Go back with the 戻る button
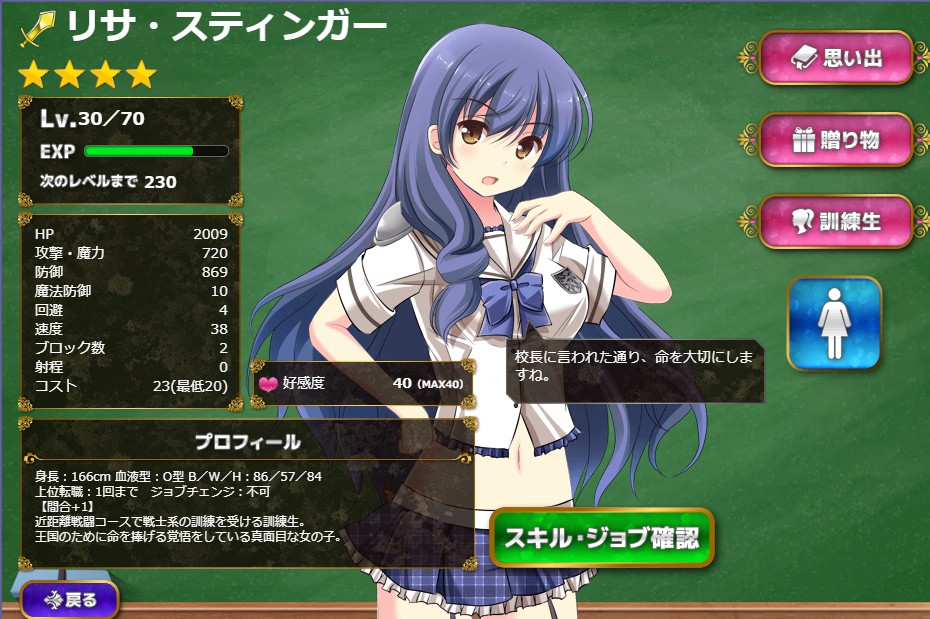 [x=69, y=601]
